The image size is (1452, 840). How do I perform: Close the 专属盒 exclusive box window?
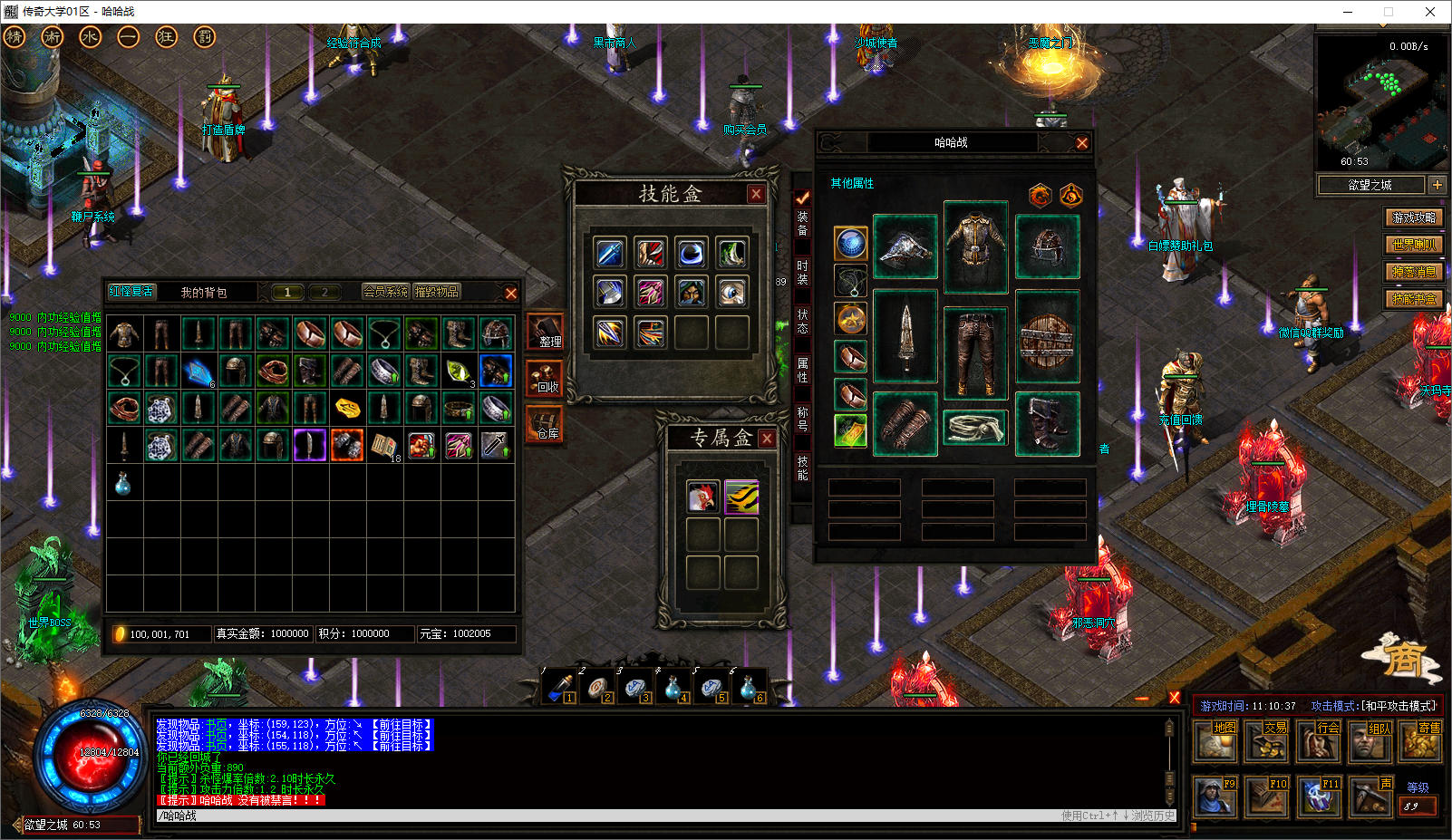[767, 439]
